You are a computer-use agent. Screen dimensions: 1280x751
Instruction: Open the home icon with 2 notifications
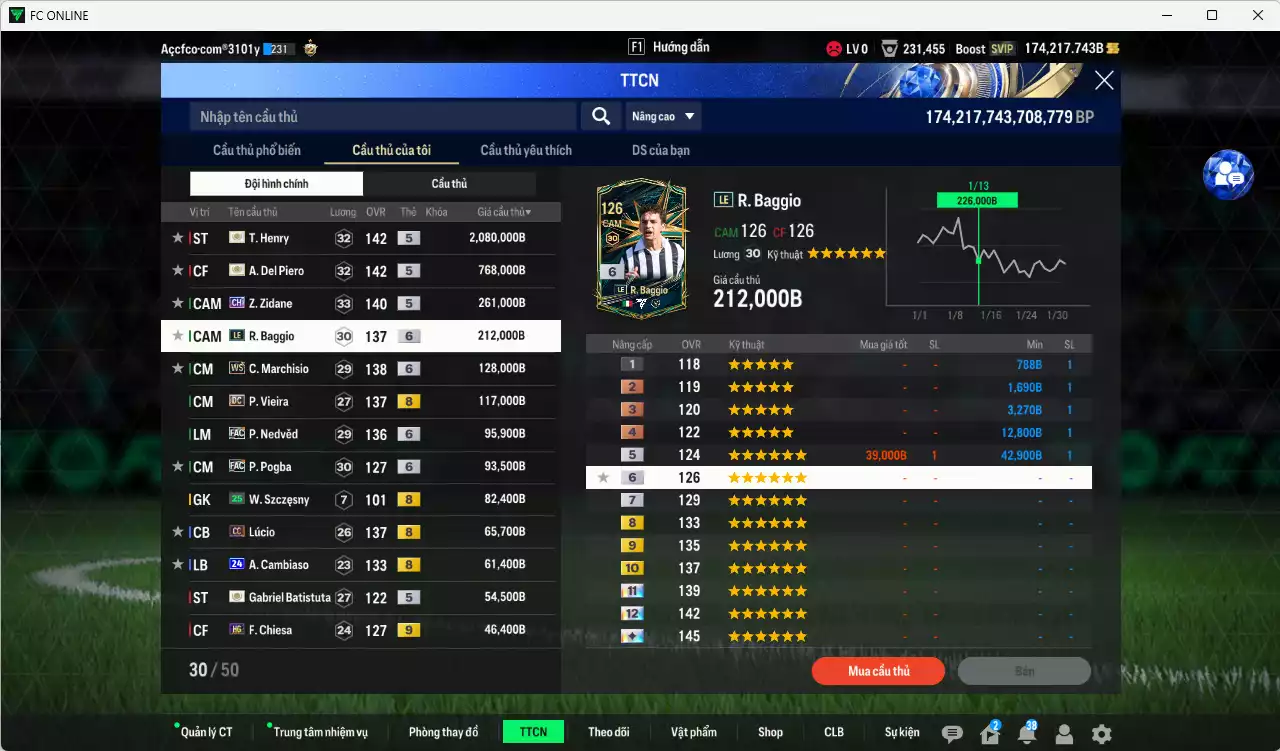coord(989,733)
